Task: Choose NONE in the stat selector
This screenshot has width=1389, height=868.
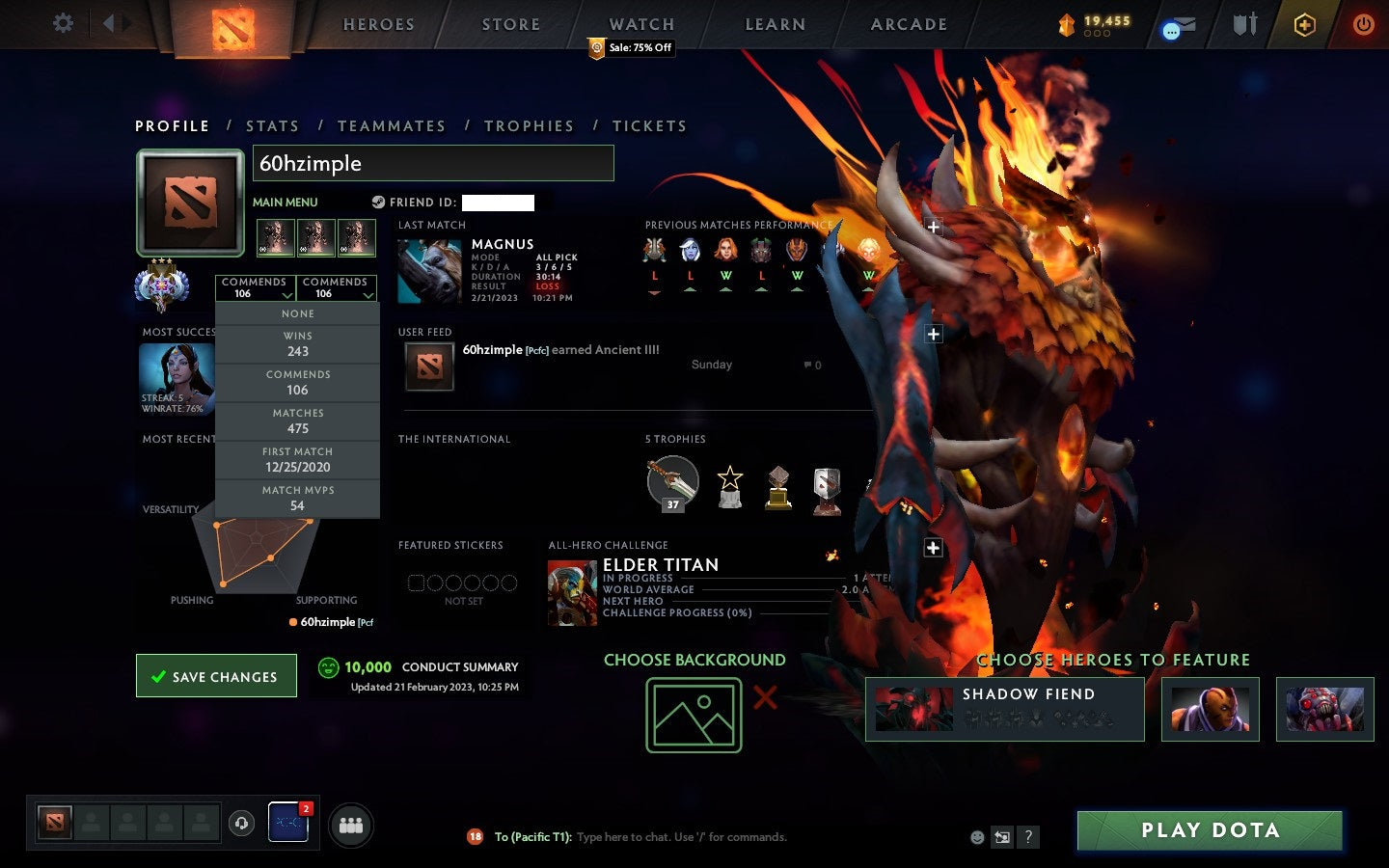Action: (297, 313)
